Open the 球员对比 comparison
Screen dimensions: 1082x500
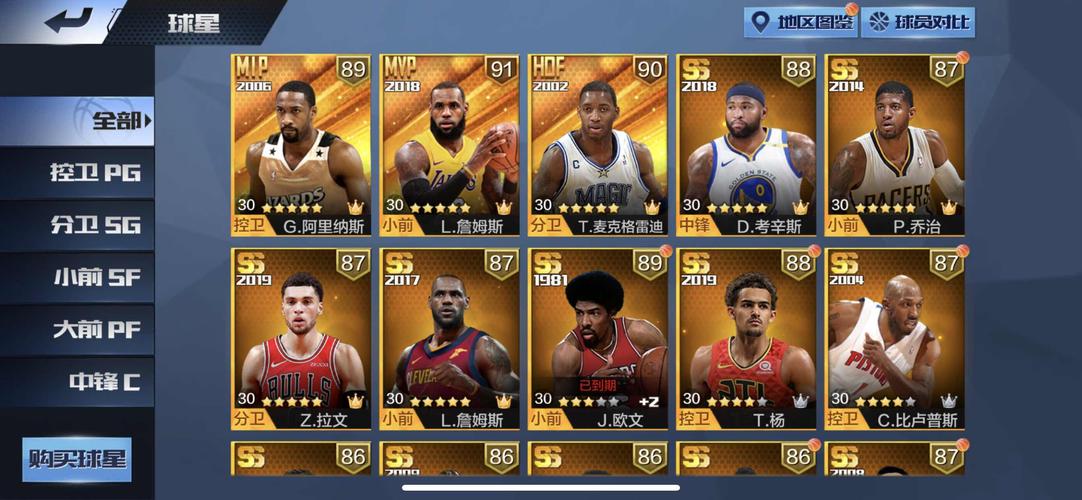point(918,22)
